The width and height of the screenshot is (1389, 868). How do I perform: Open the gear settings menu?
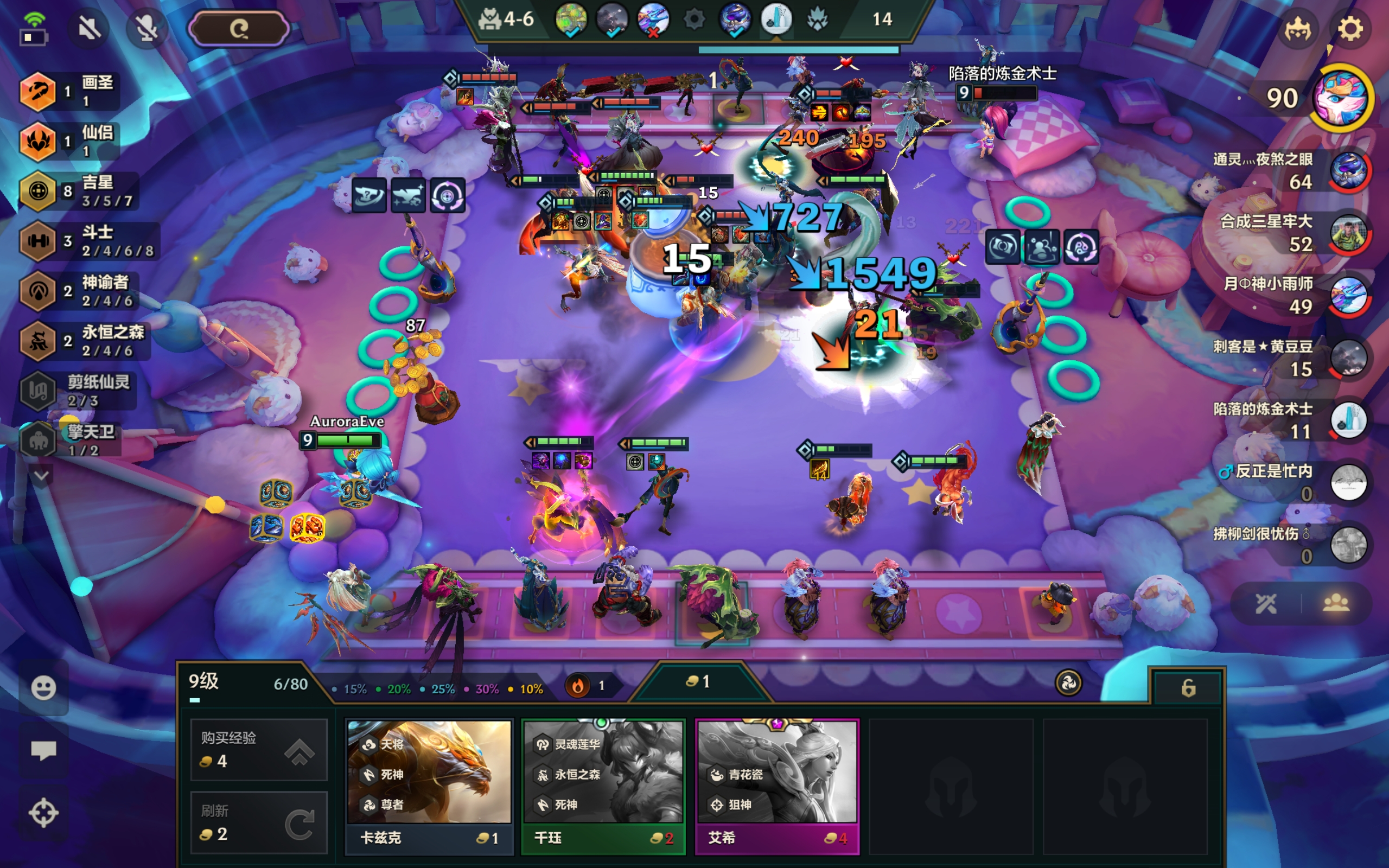click(x=1349, y=29)
